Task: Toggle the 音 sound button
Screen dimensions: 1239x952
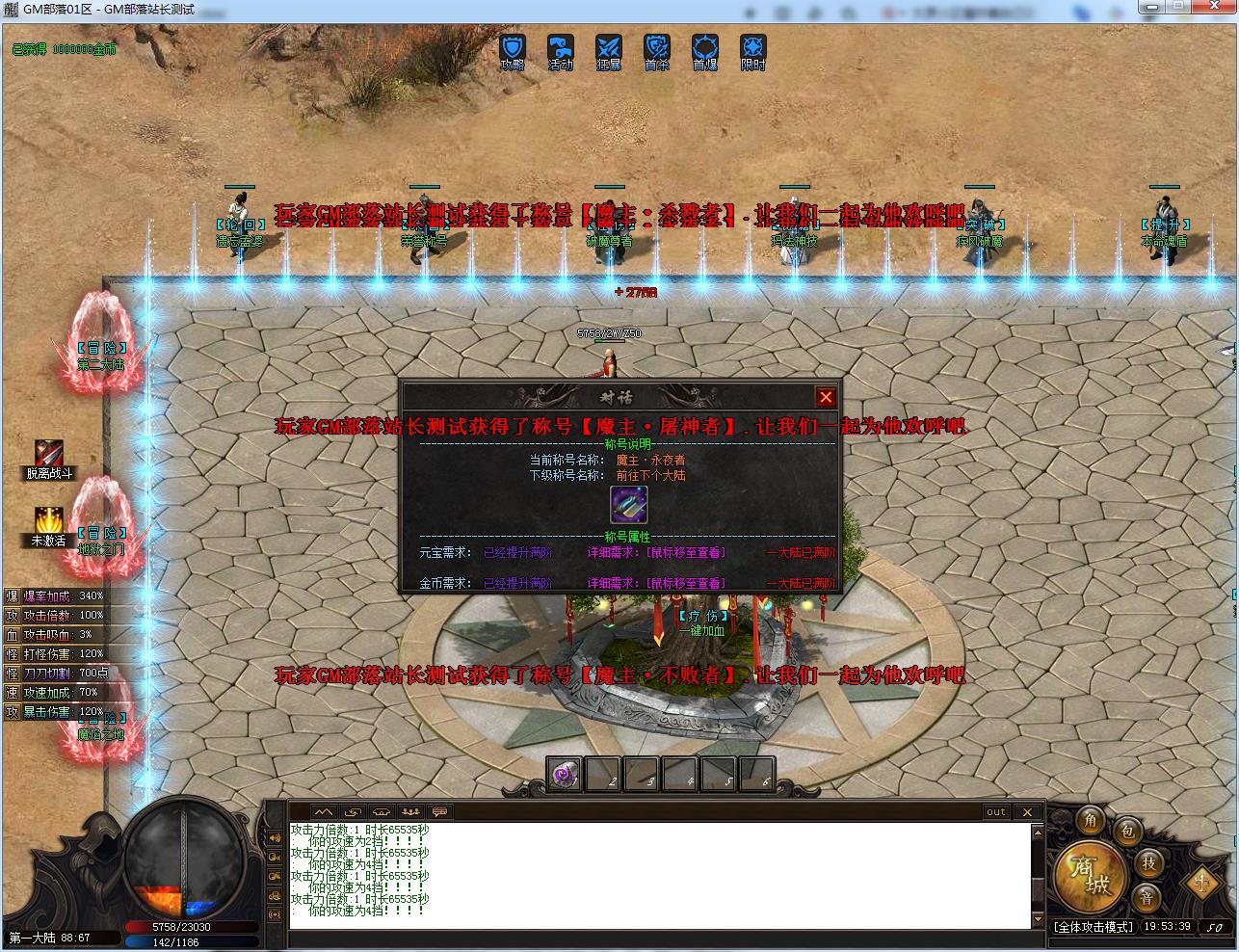Action: (x=1147, y=898)
